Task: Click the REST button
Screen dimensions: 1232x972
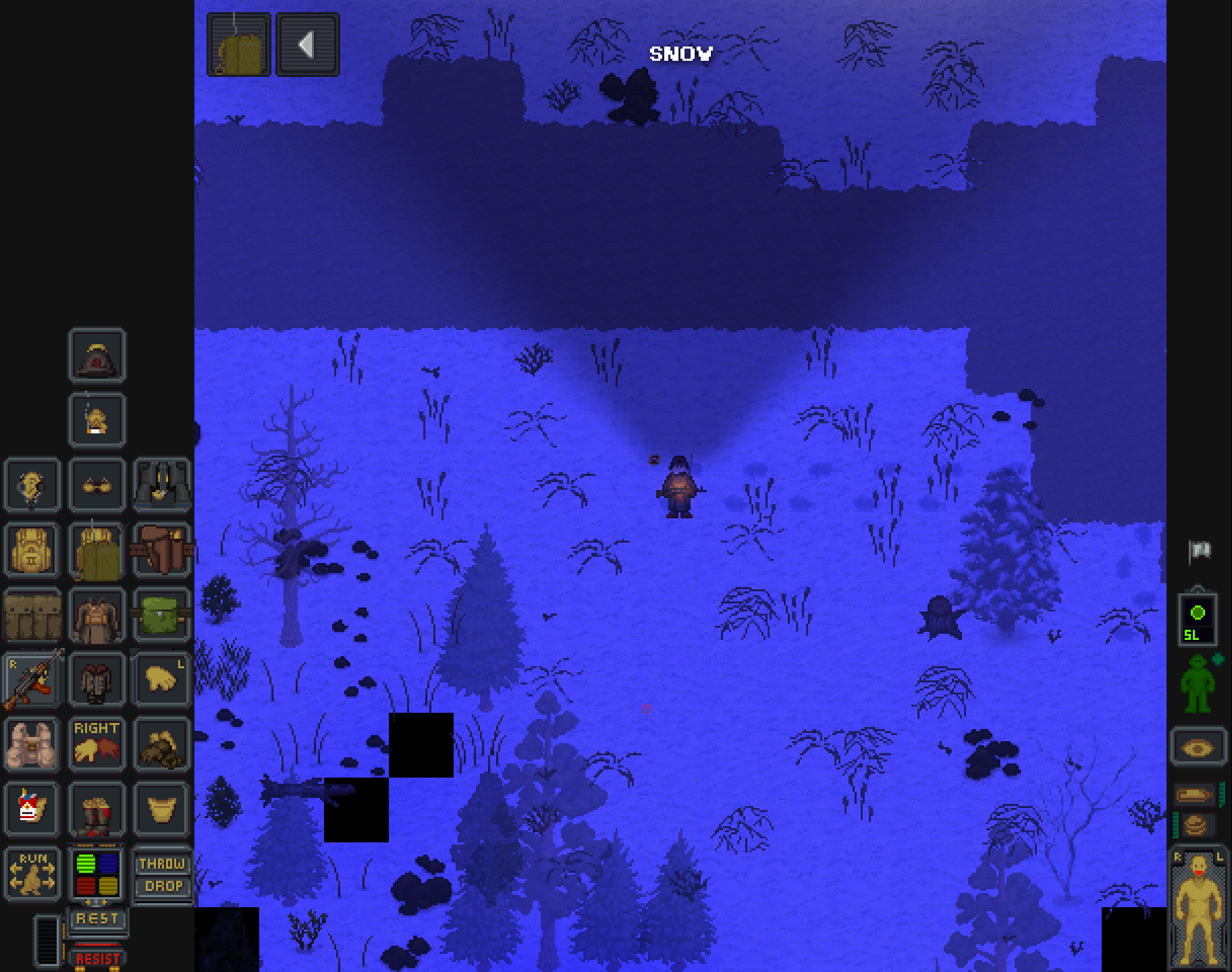Action: pyautogui.click(x=97, y=919)
